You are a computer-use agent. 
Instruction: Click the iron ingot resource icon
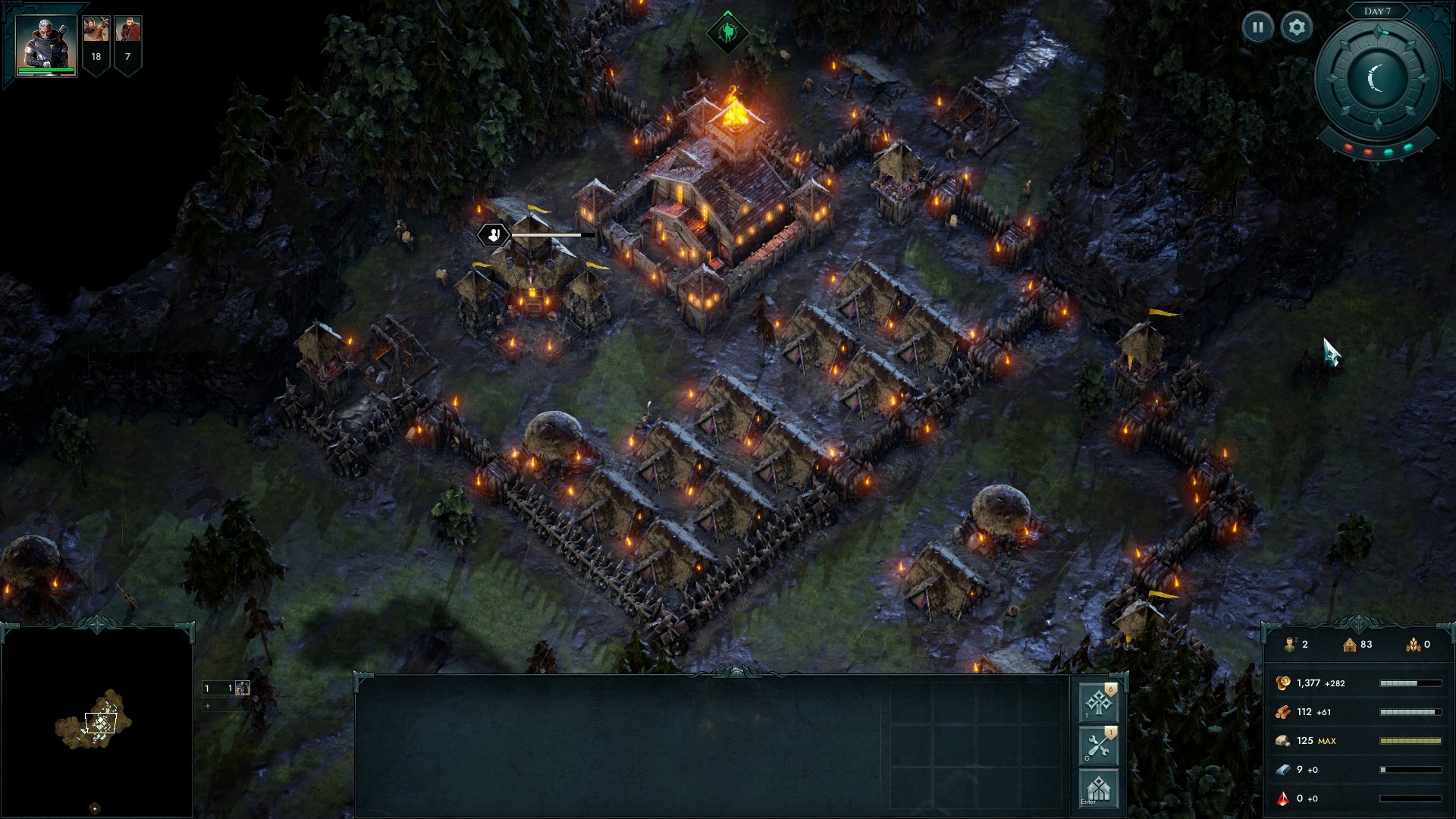pos(1283,770)
